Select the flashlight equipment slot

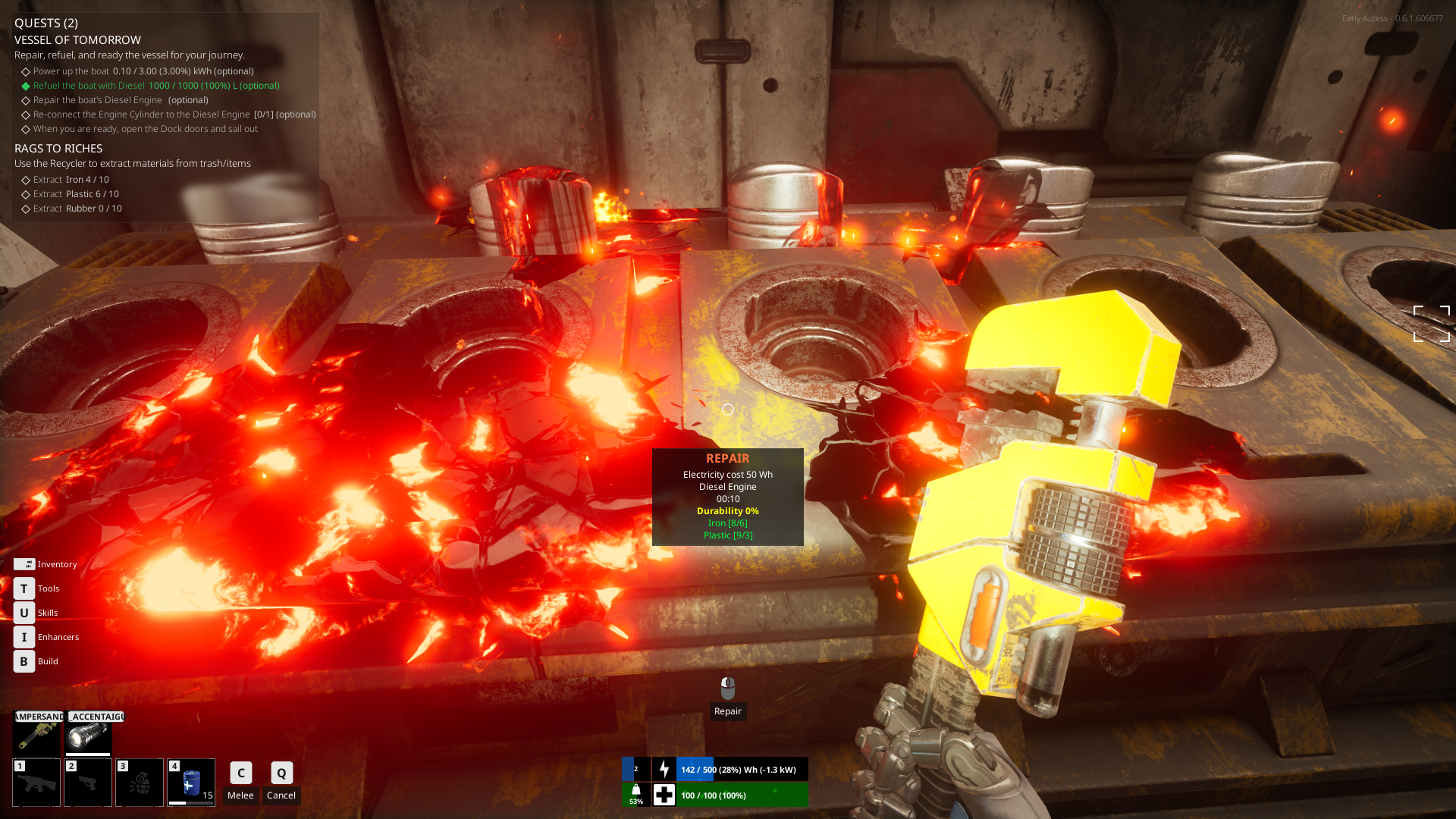point(88,735)
